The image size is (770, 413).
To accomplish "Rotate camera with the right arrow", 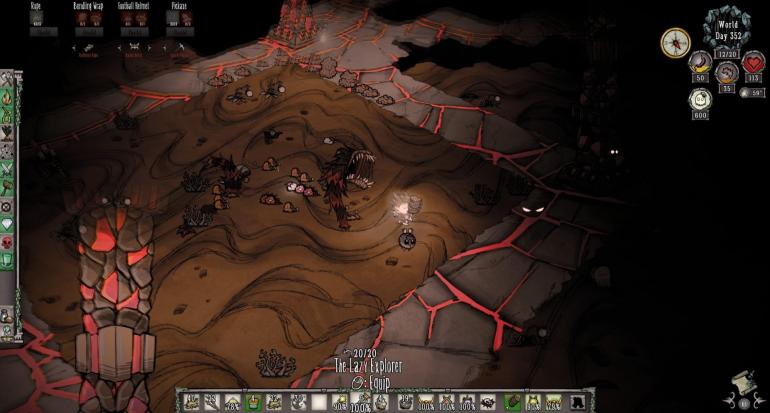I will tap(759, 399).
